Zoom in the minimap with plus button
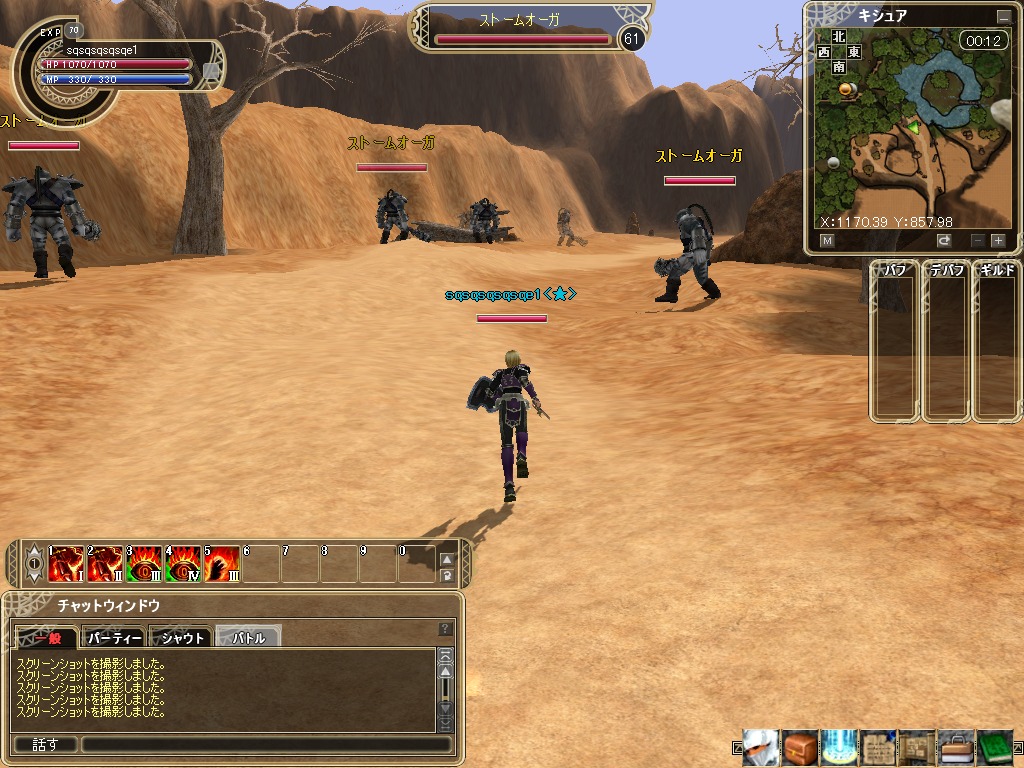The width and height of the screenshot is (1024, 768). pyautogui.click(x=997, y=240)
